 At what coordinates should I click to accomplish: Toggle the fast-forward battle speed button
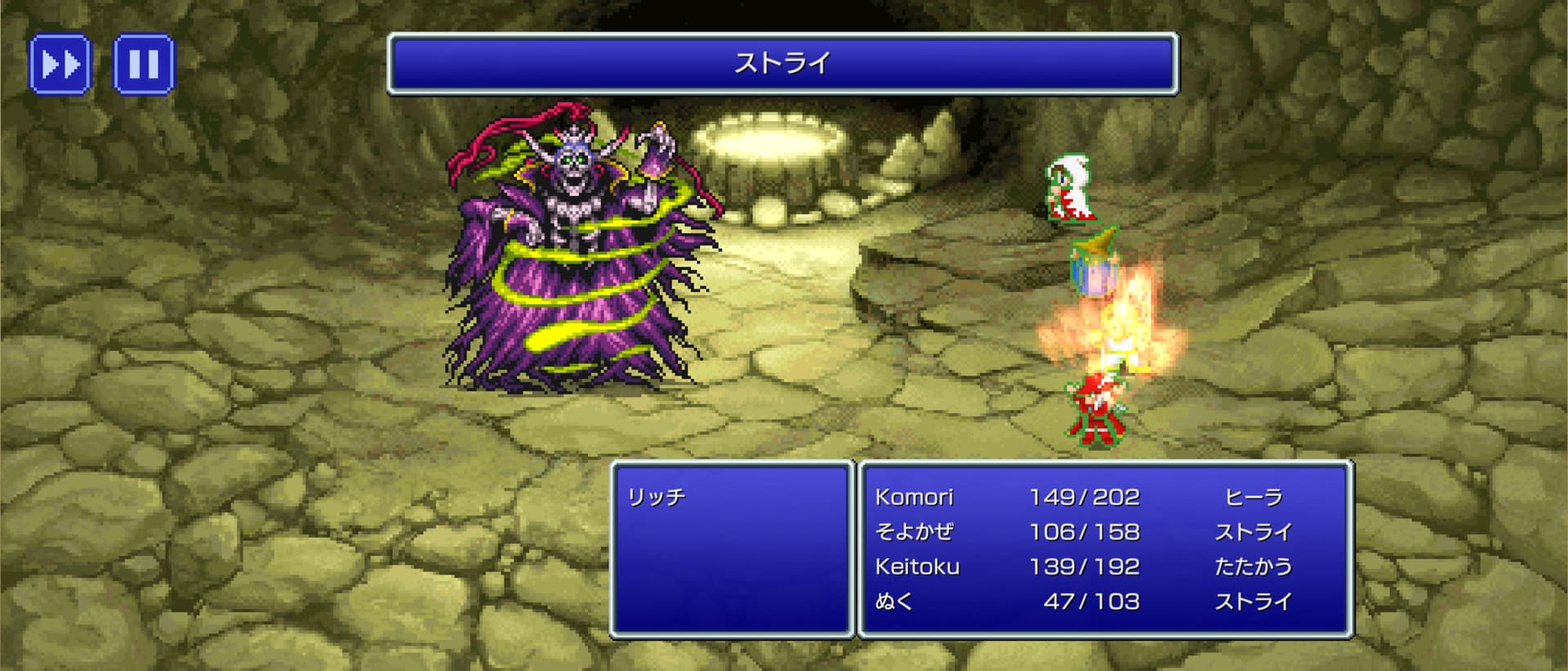click(x=60, y=64)
